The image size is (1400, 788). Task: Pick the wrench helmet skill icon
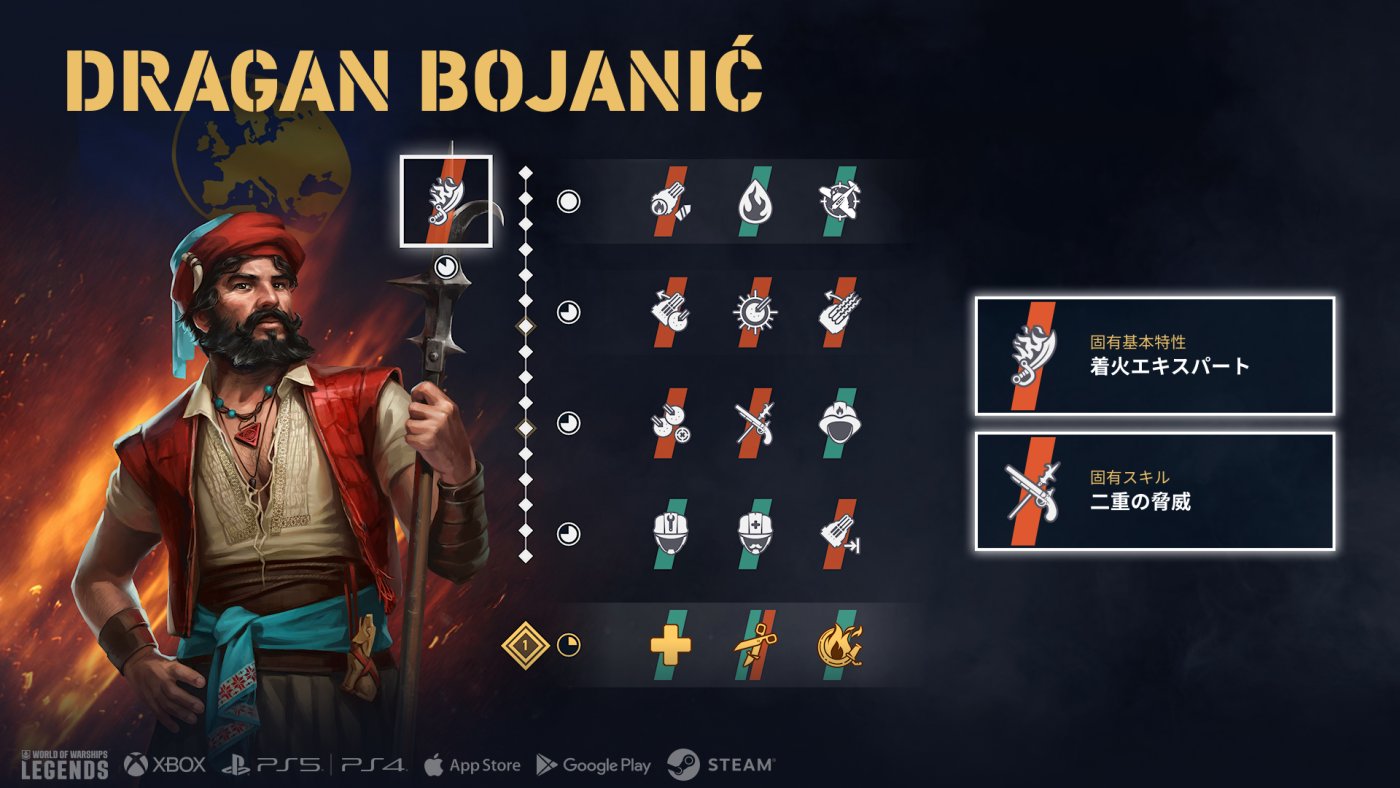pos(670,533)
